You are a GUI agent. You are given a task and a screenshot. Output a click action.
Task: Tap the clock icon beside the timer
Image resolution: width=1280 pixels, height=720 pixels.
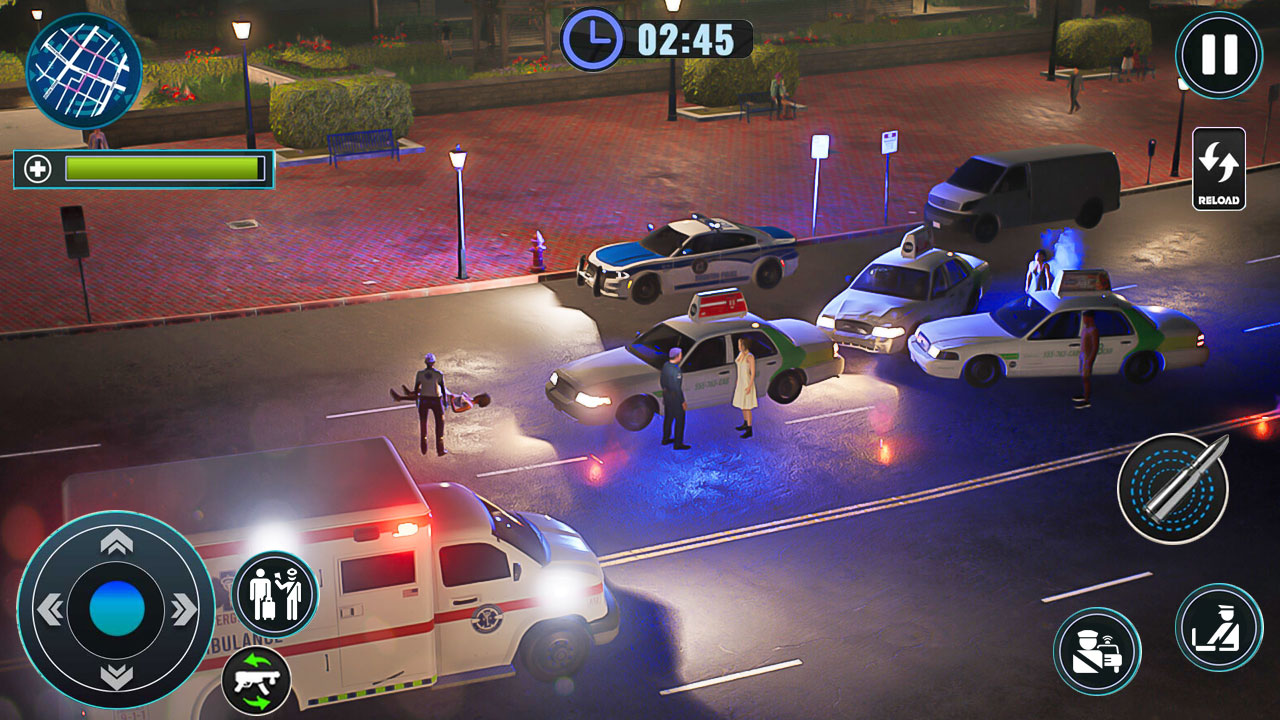pos(593,38)
